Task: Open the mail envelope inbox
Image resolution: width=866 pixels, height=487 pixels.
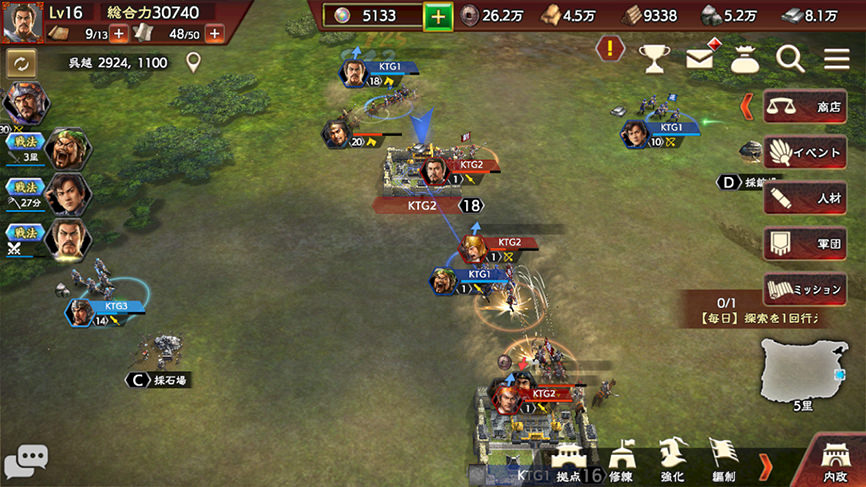Action: click(x=700, y=59)
